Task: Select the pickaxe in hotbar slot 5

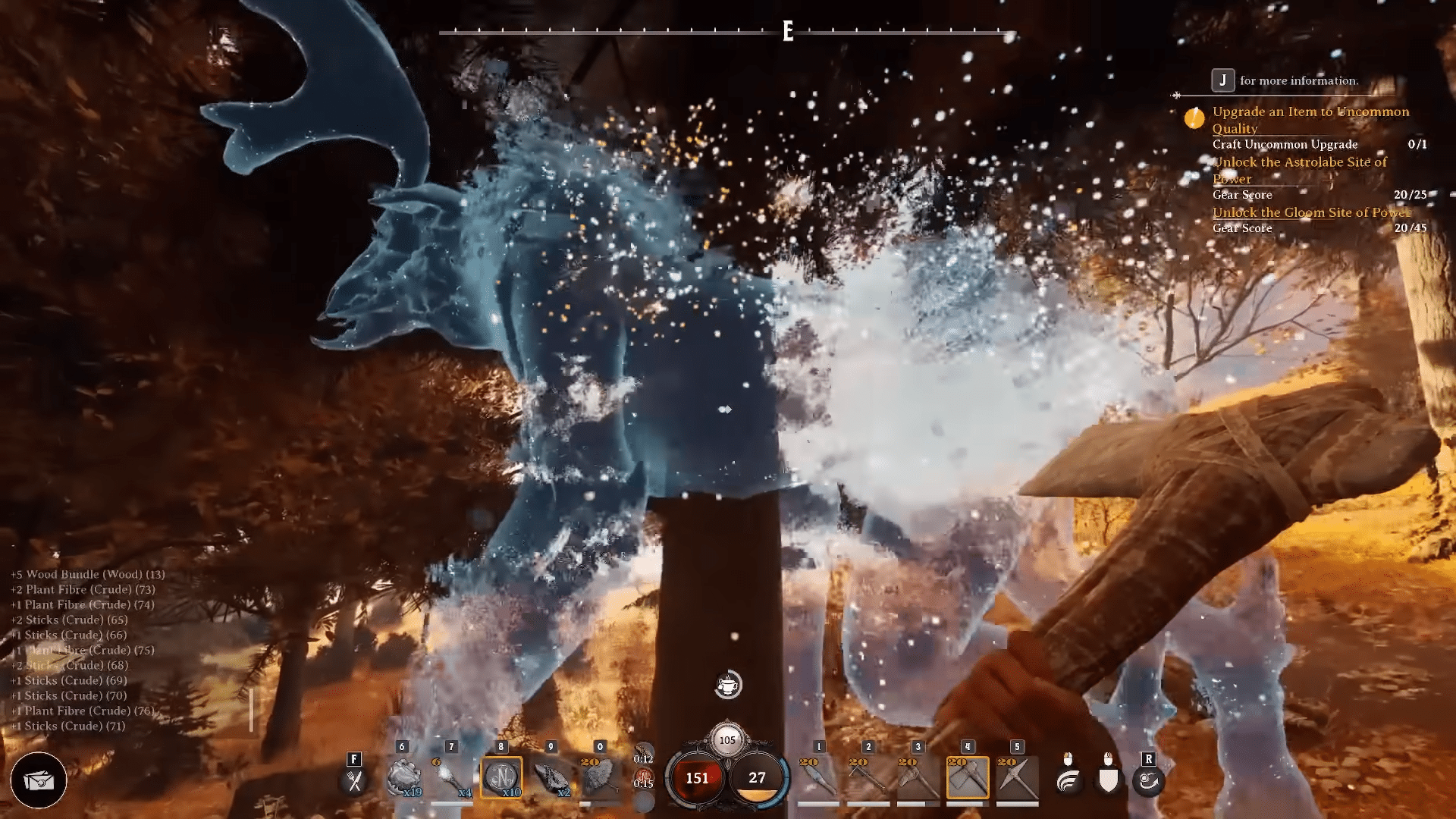Action: (1017, 777)
